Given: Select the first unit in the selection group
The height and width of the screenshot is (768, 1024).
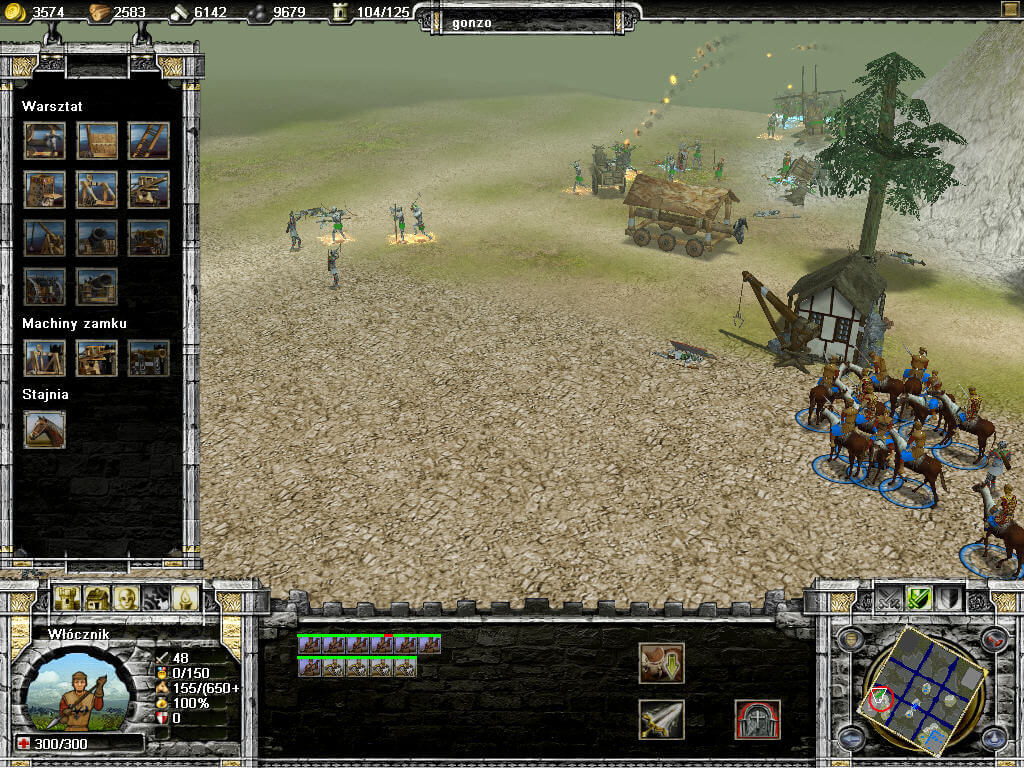Looking at the screenshot, I should (x=309, y=646).
